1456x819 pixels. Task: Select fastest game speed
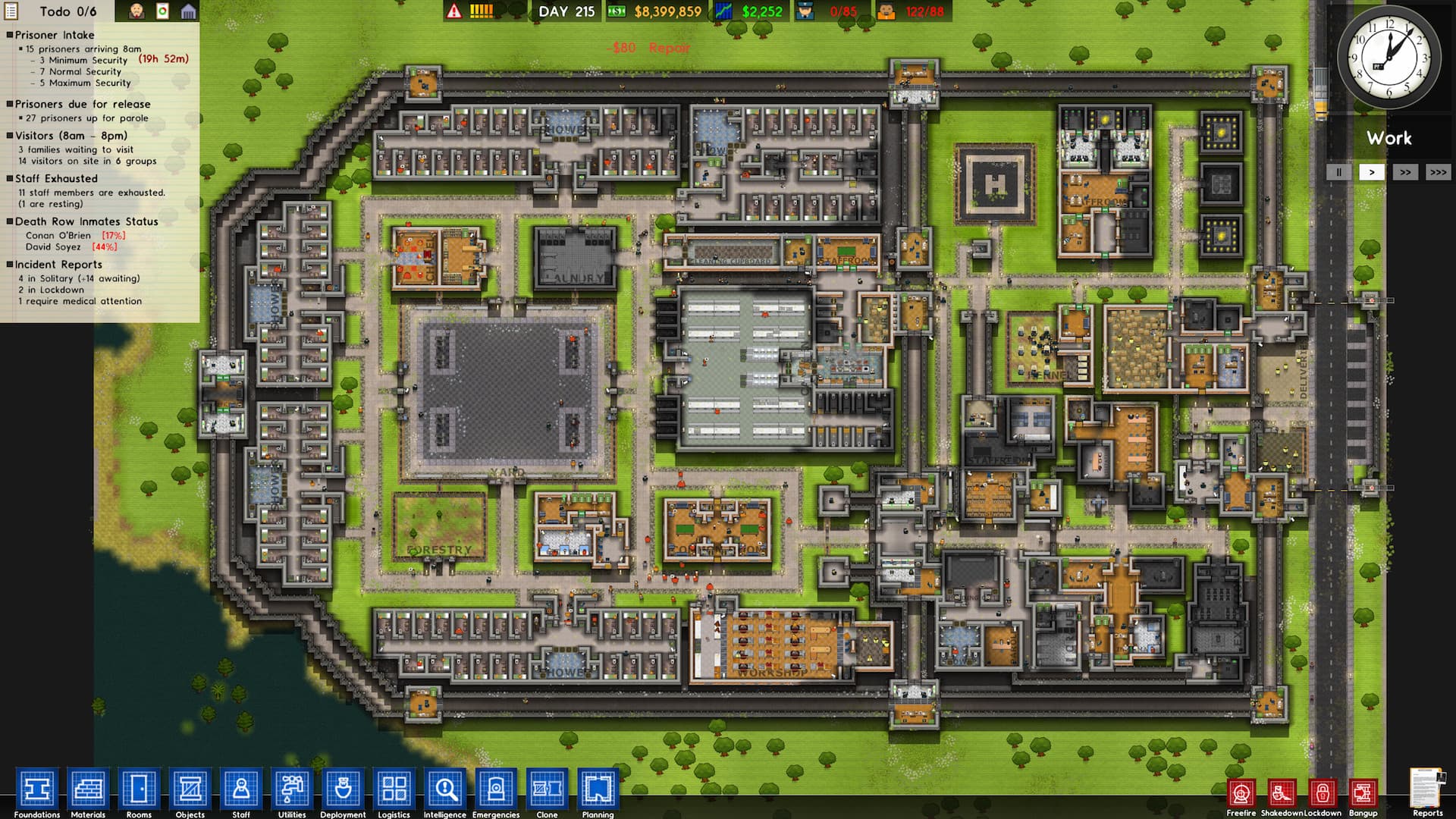click(1439, 172)
